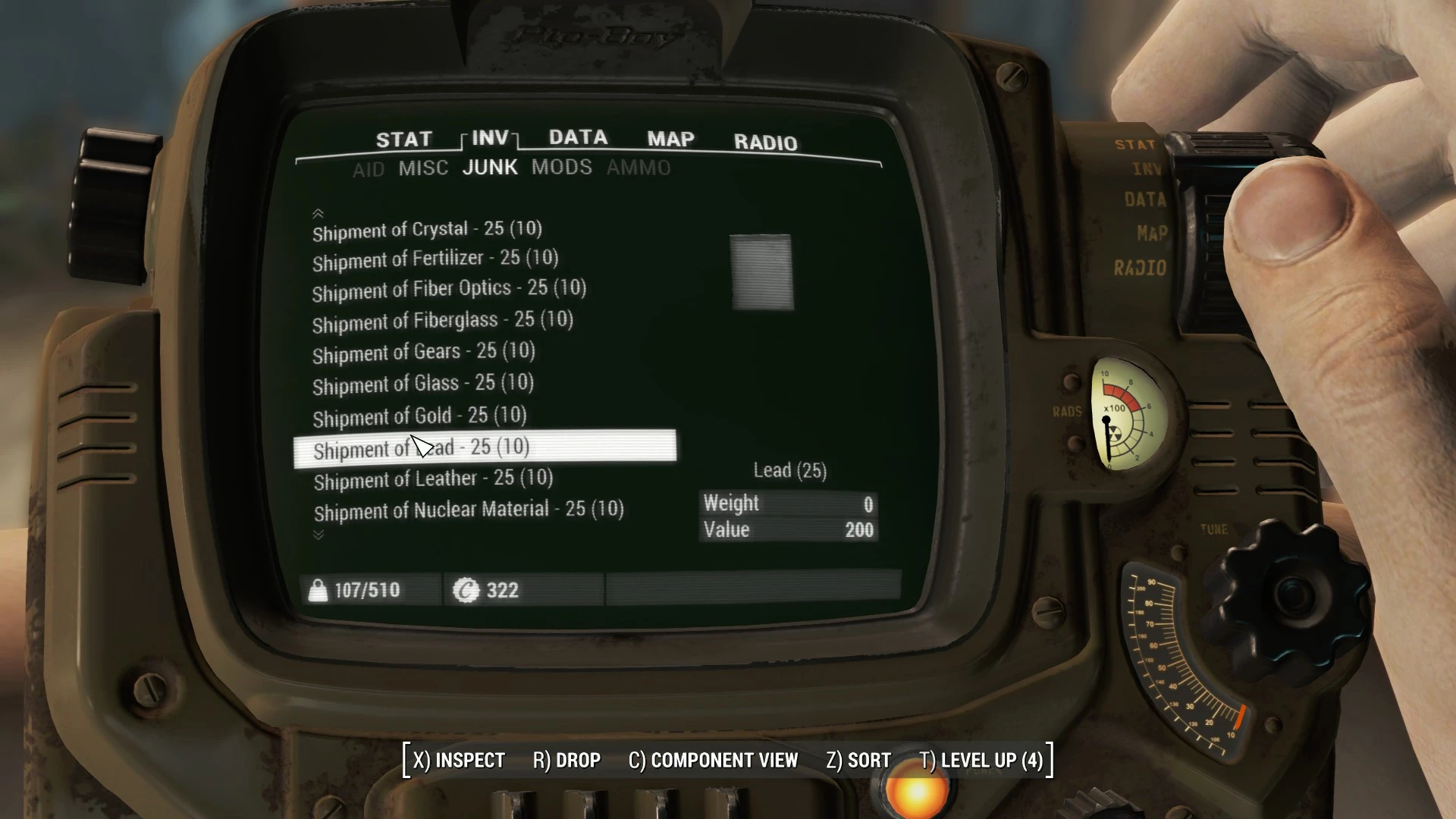Pick Shipment of Nuclear Material
The image size is (1456, 819).
[469, 510]
